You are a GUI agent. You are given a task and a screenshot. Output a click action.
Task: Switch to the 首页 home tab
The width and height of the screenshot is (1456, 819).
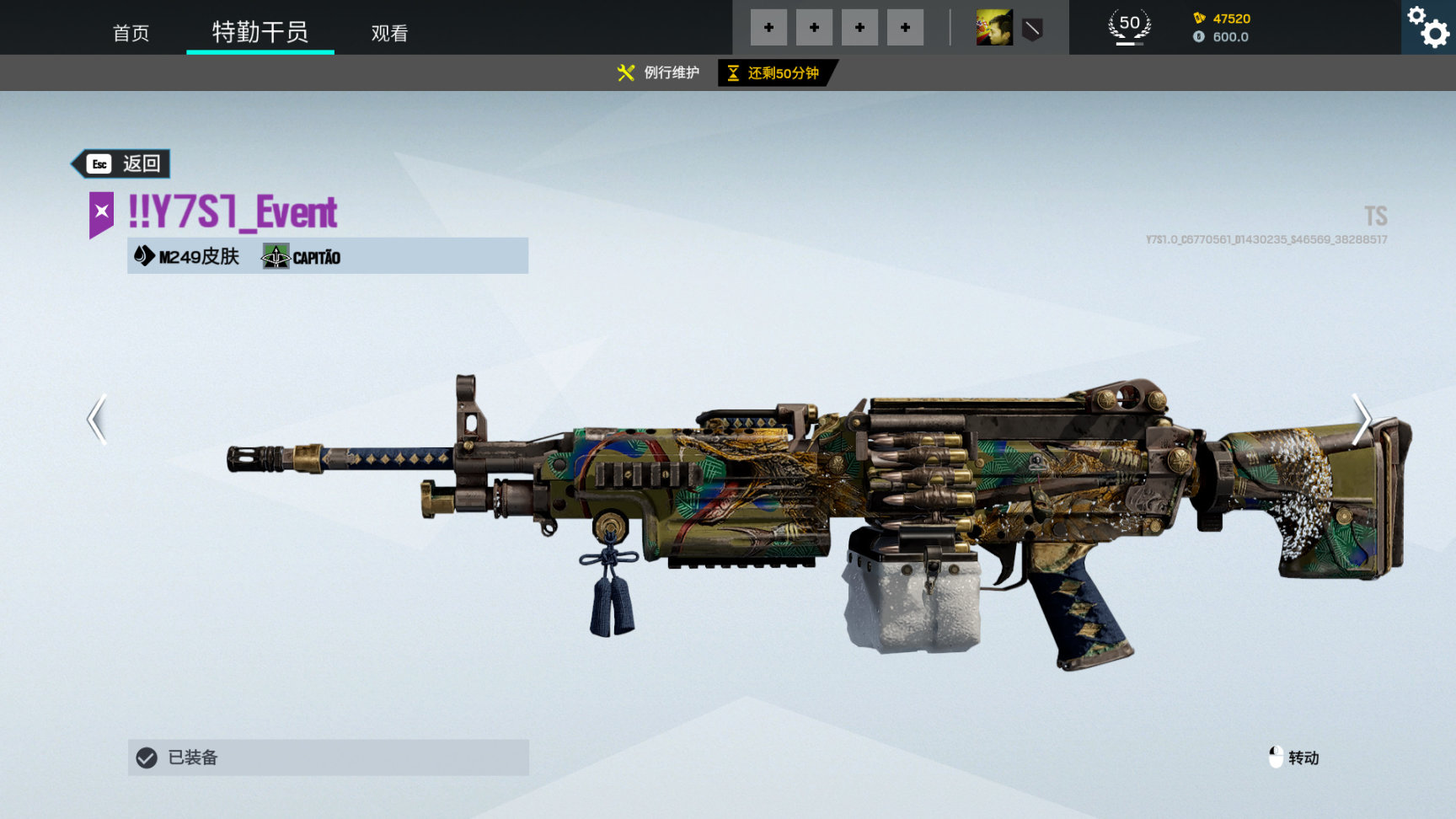tap(131, 33)
